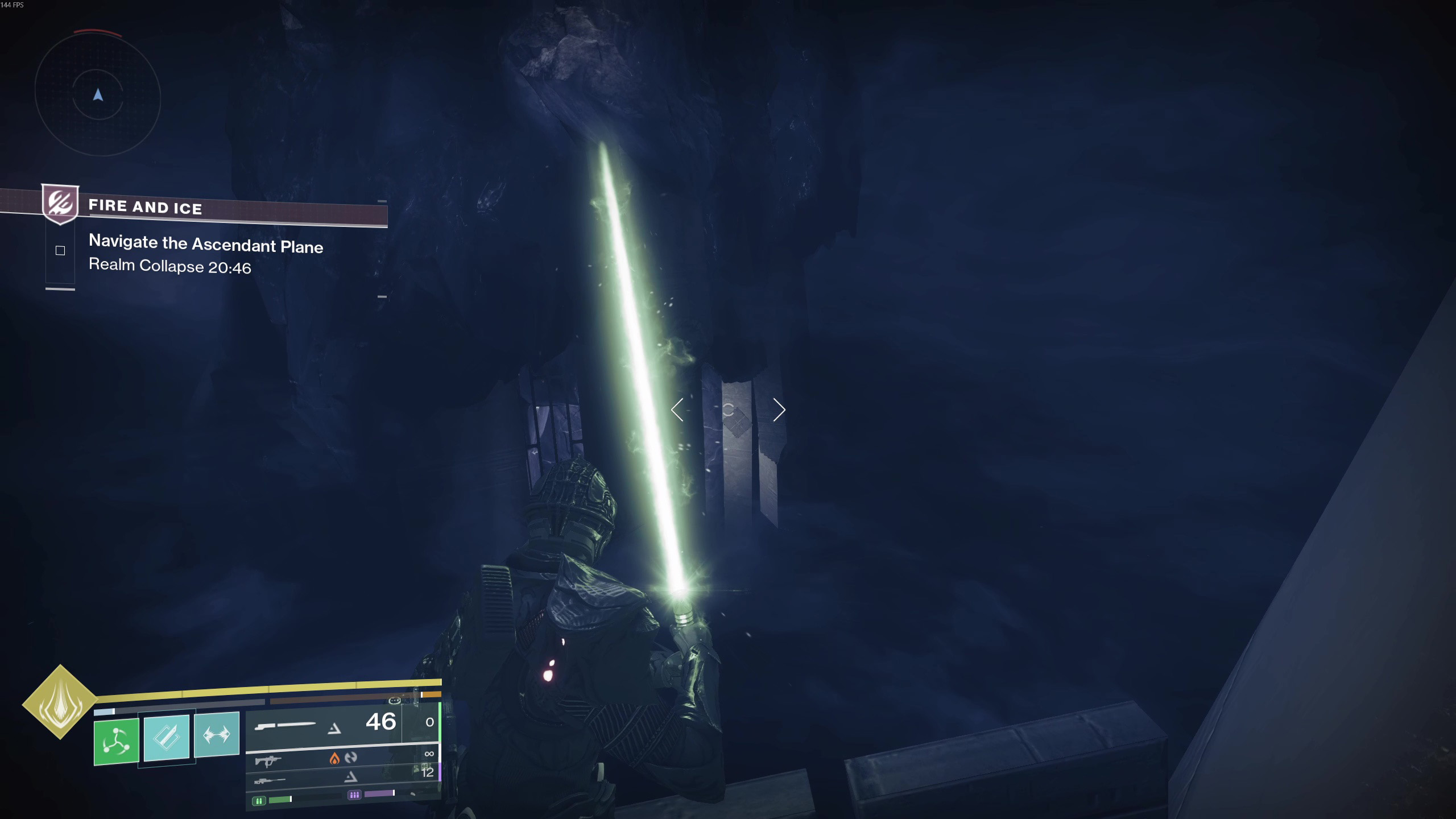Activate the double-arrow class ability icon
Image resolution: width=1456 pixels, height=819 pixels.
(217, 734)
